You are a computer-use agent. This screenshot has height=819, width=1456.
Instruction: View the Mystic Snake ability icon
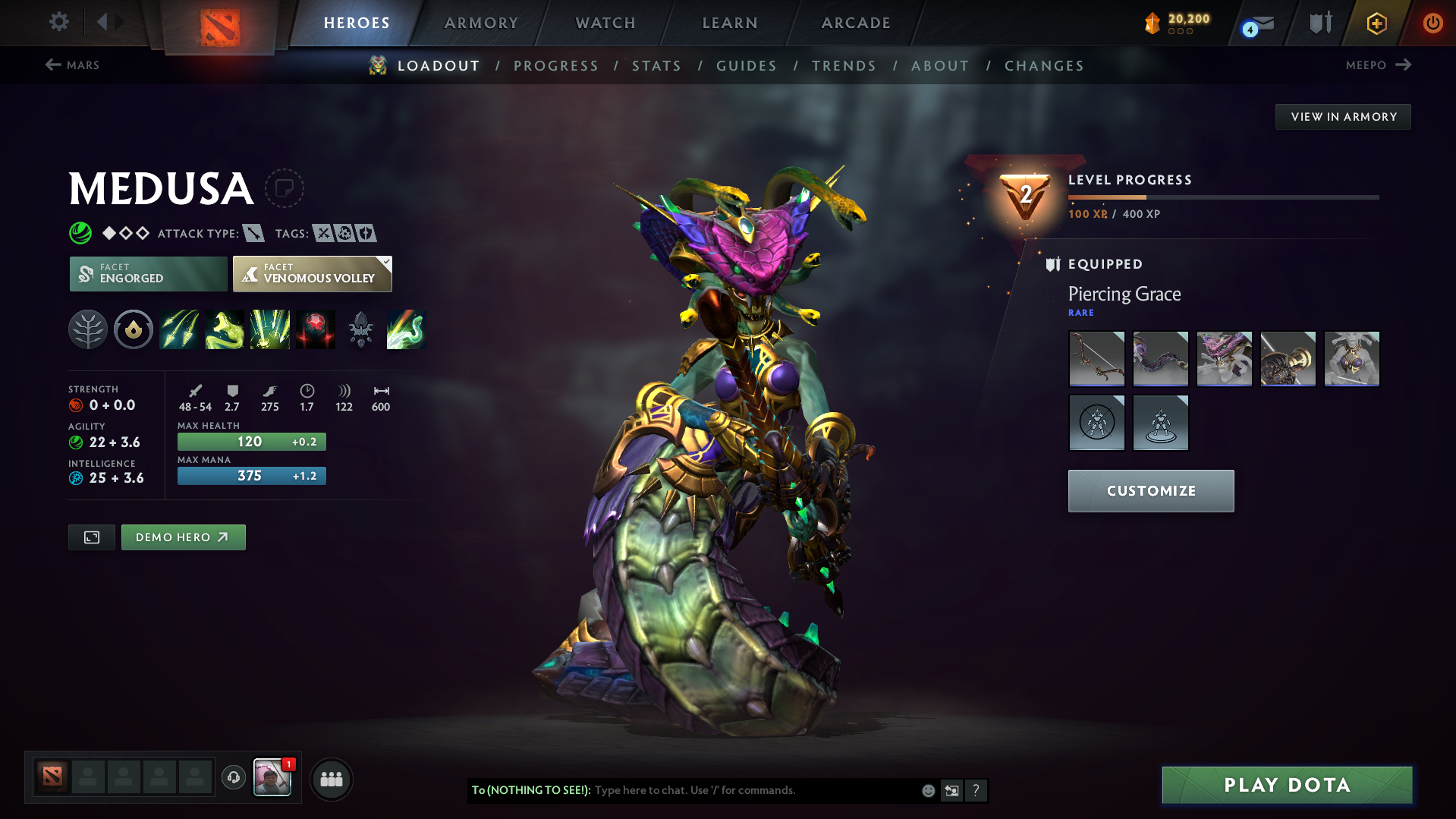pos(225,329)
